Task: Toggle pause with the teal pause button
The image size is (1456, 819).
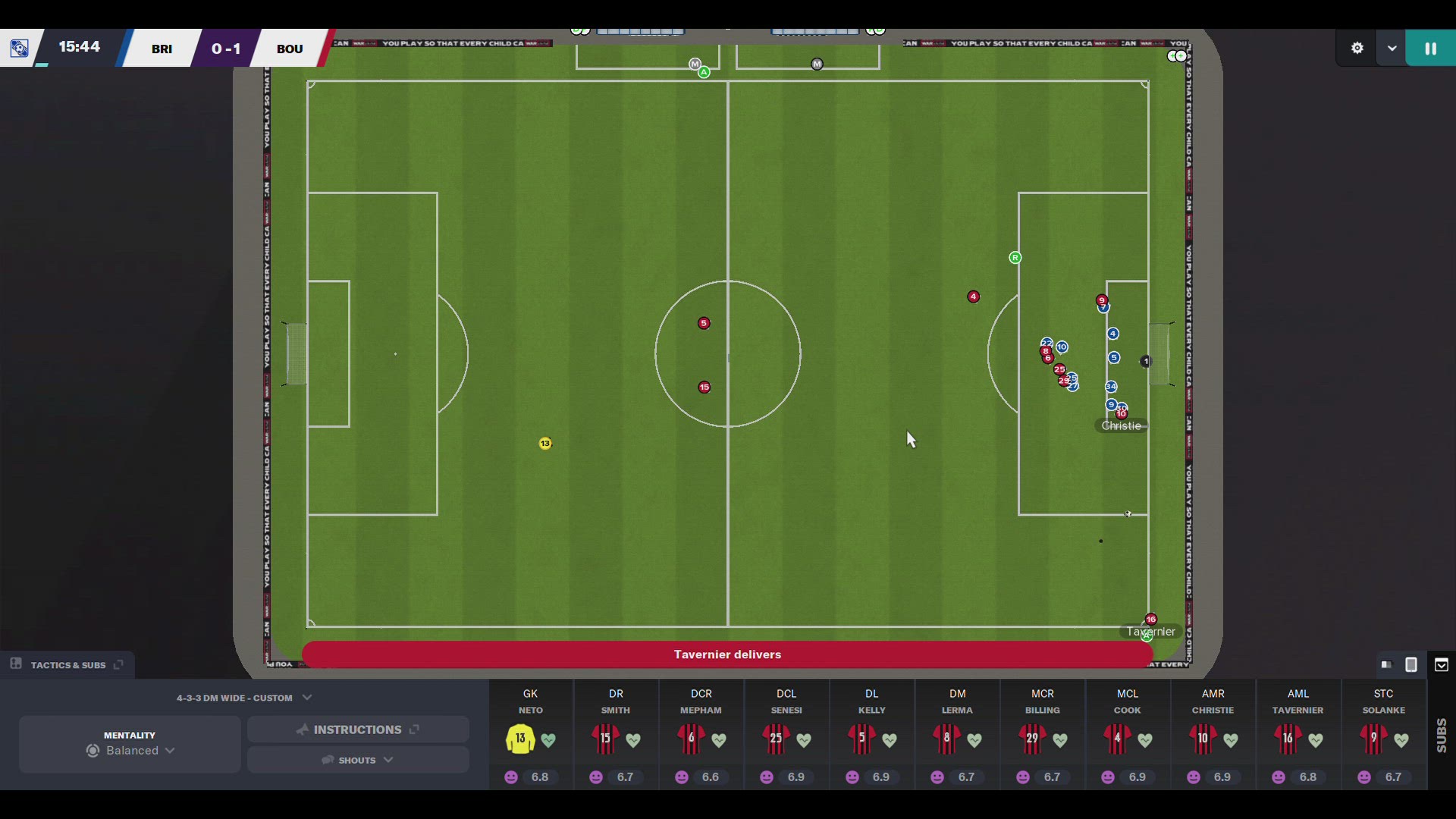Action: coord(1430,47)
